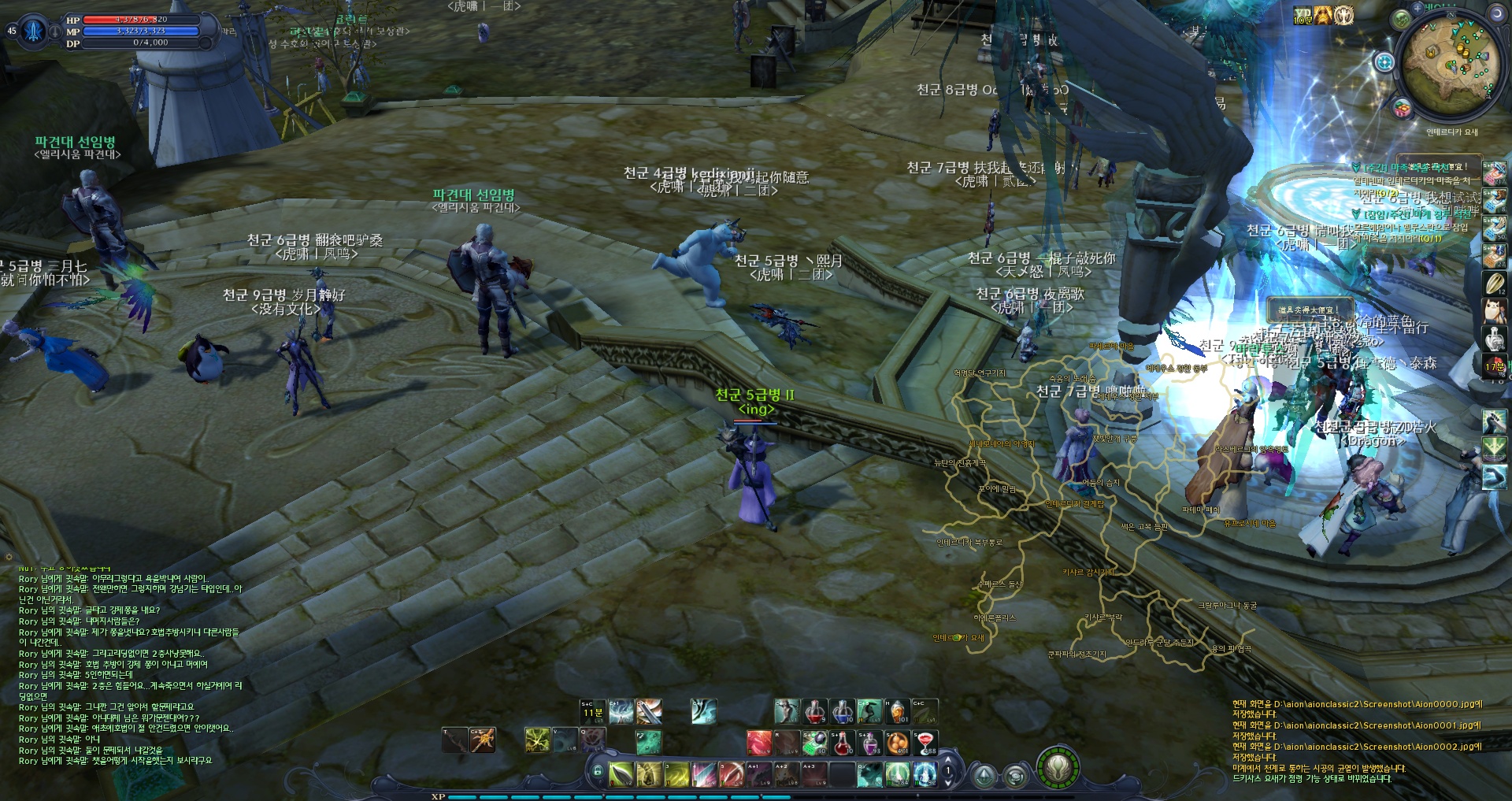This screenshot has width=1512, height=801.
Task: Toggle the hotbar lock button
Action: 598,772
